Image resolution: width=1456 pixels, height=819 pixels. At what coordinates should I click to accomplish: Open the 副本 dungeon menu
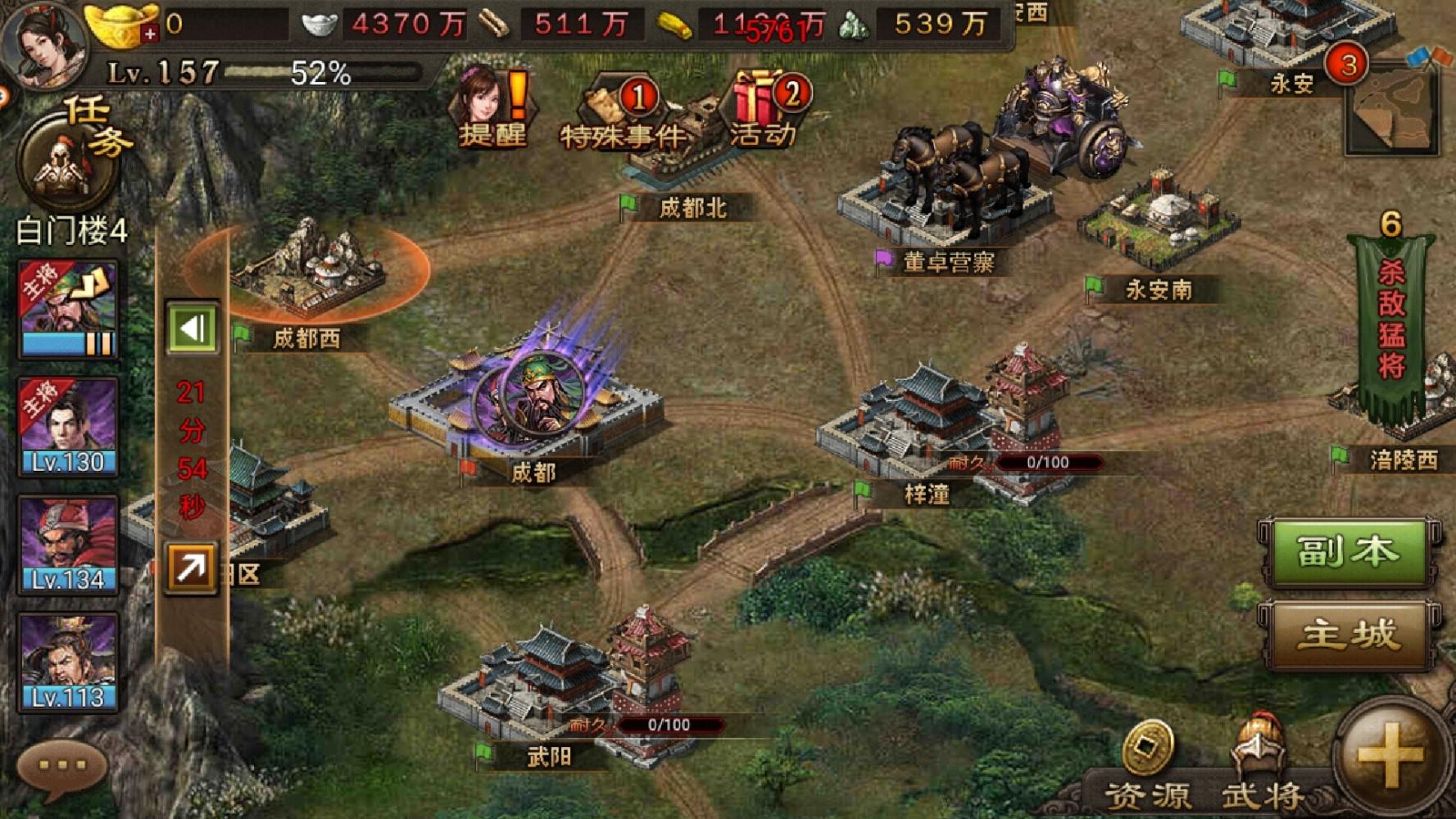1348,552
